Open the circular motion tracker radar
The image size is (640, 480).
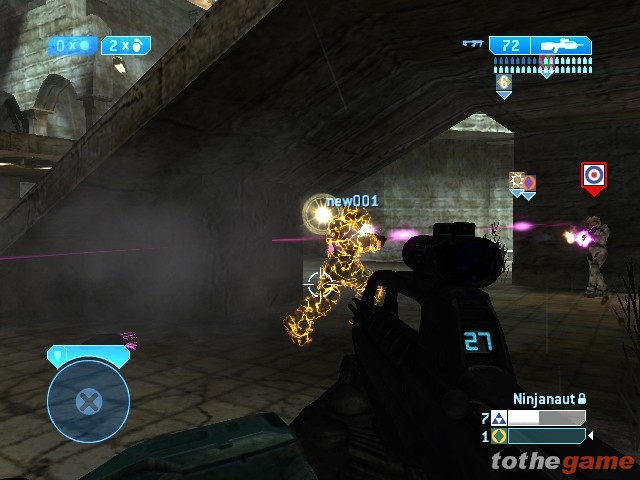click(x=89, y=402)
